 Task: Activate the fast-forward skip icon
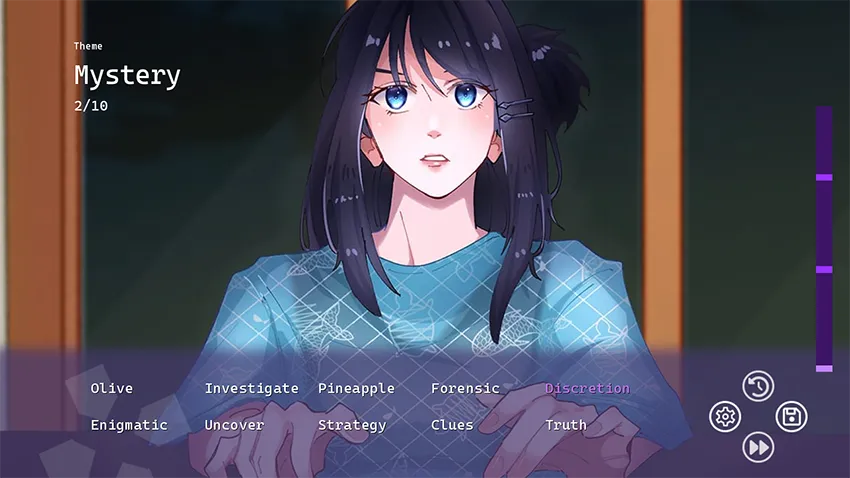click(758, 446)
